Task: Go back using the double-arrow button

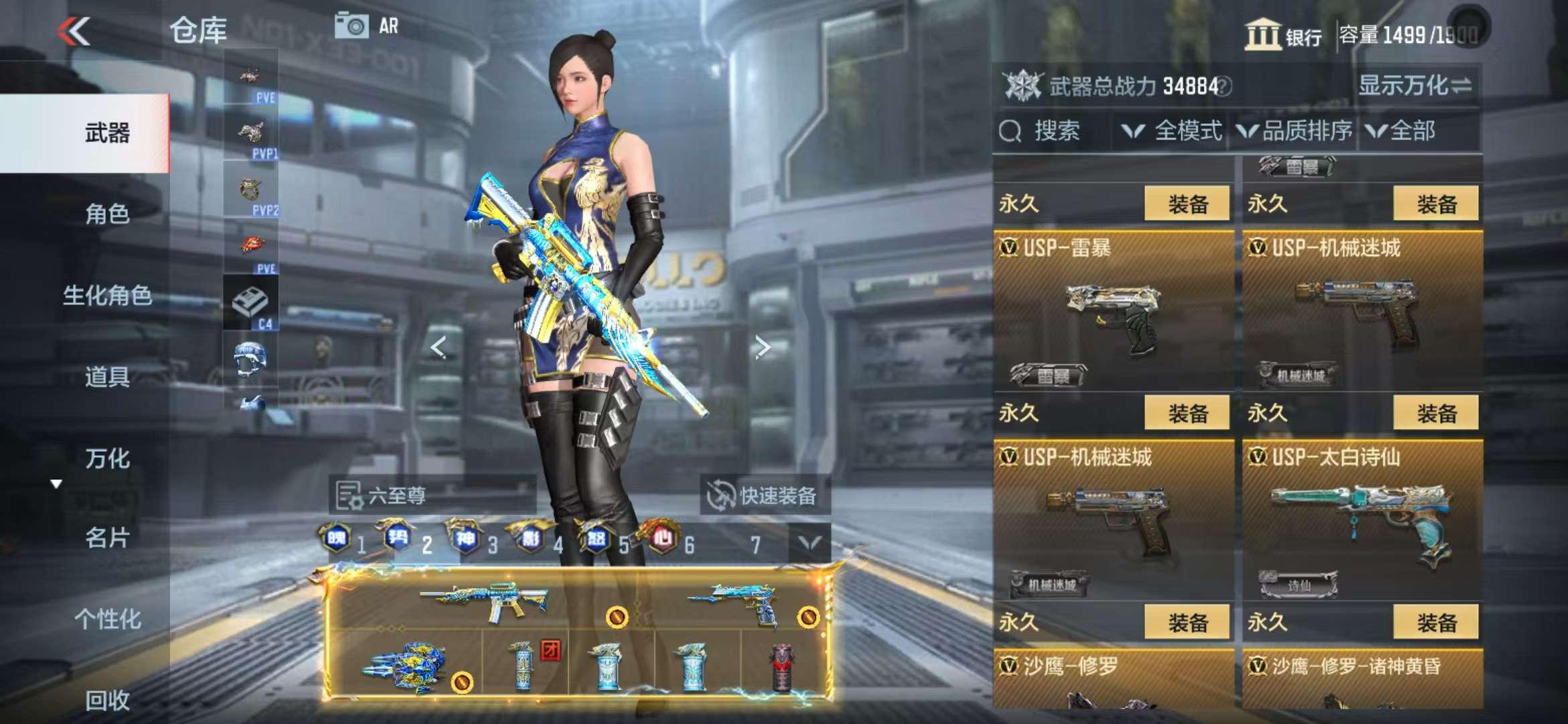Action: [x=74, y=31]
